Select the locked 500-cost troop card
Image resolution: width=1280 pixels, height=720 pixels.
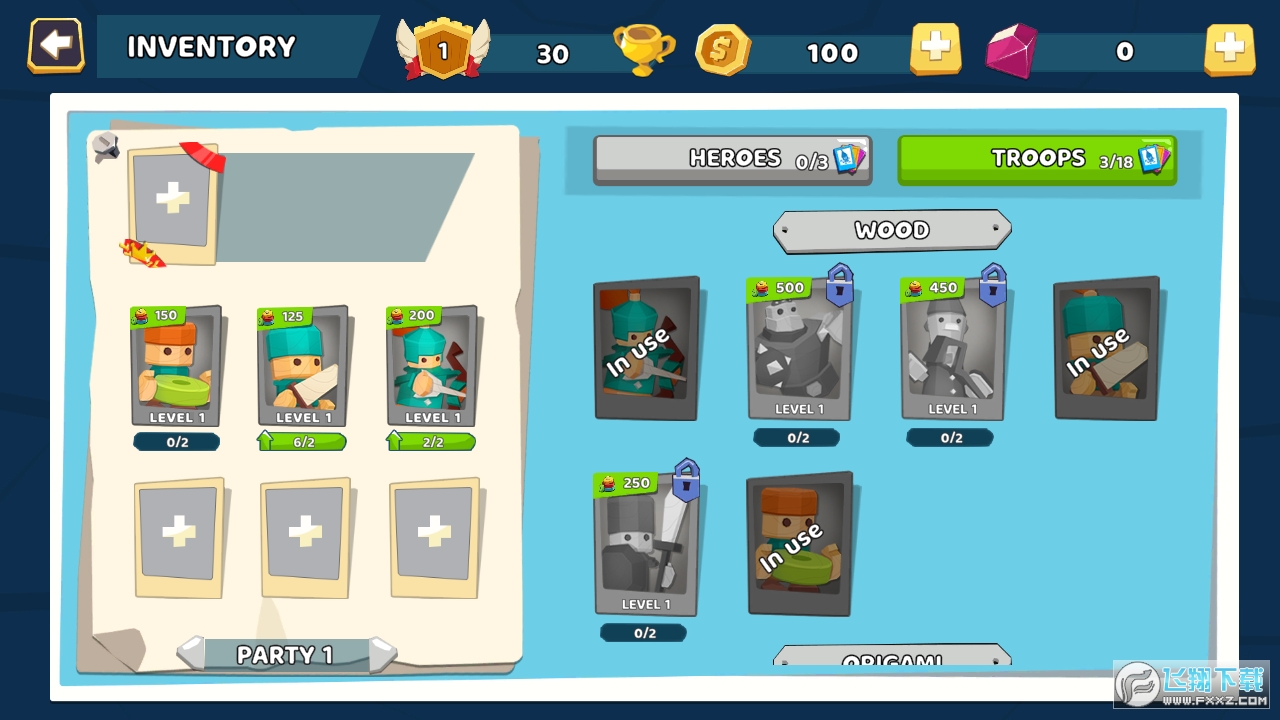point(798,352)
